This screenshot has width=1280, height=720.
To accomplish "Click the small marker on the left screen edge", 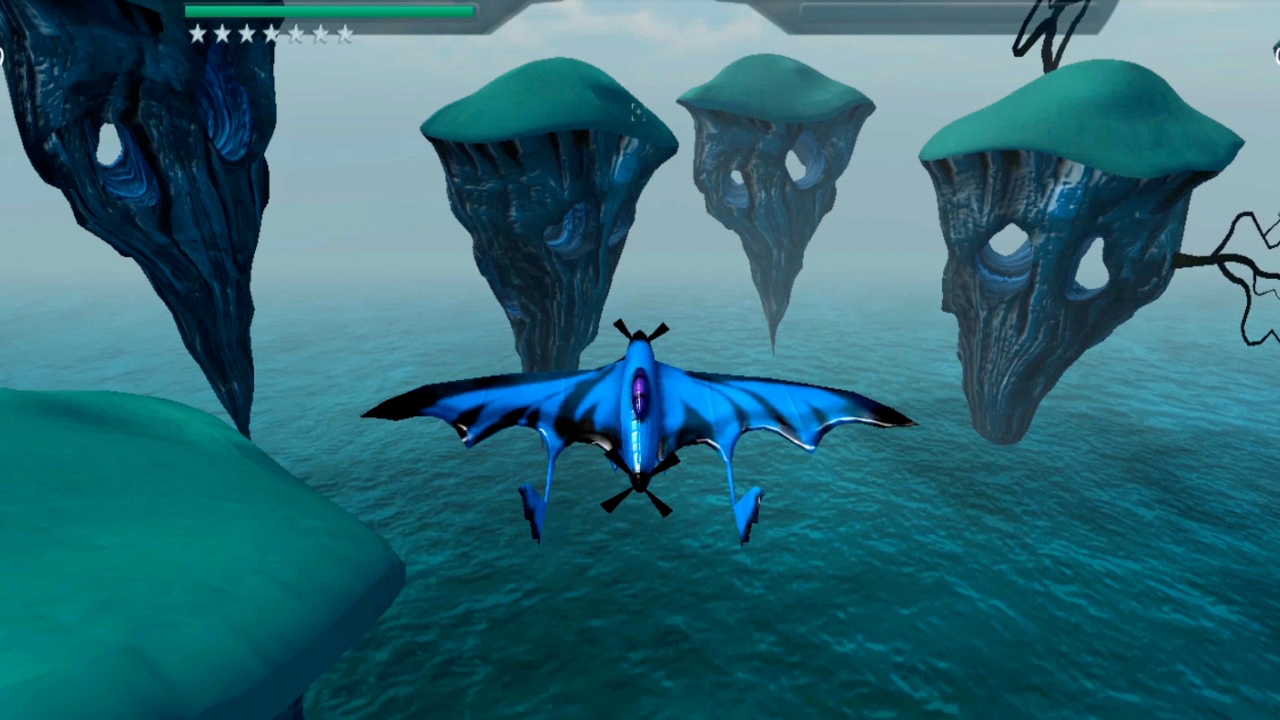I will [4, 55].
